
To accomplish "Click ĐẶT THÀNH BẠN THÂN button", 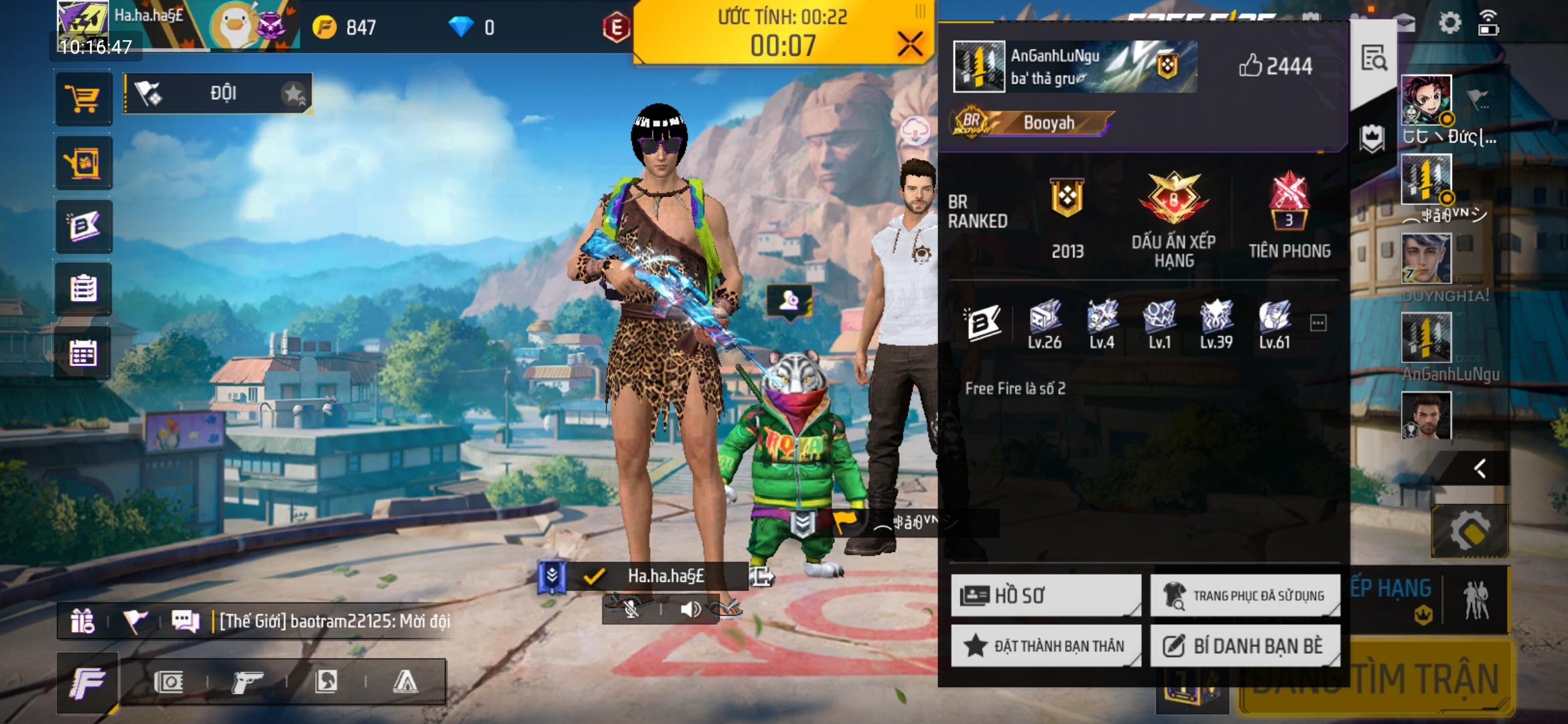I will coord(1045,646).
